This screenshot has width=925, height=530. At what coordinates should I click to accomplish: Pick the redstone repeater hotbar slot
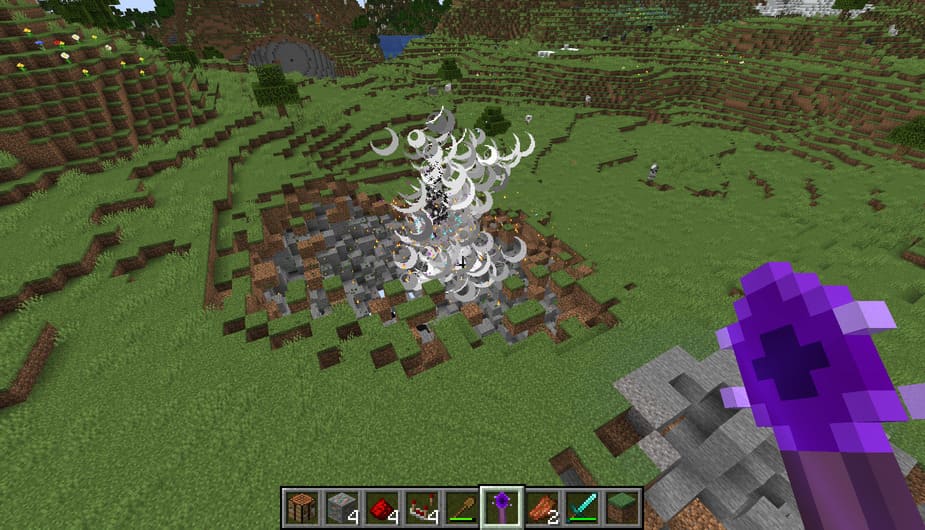(420, 508)
